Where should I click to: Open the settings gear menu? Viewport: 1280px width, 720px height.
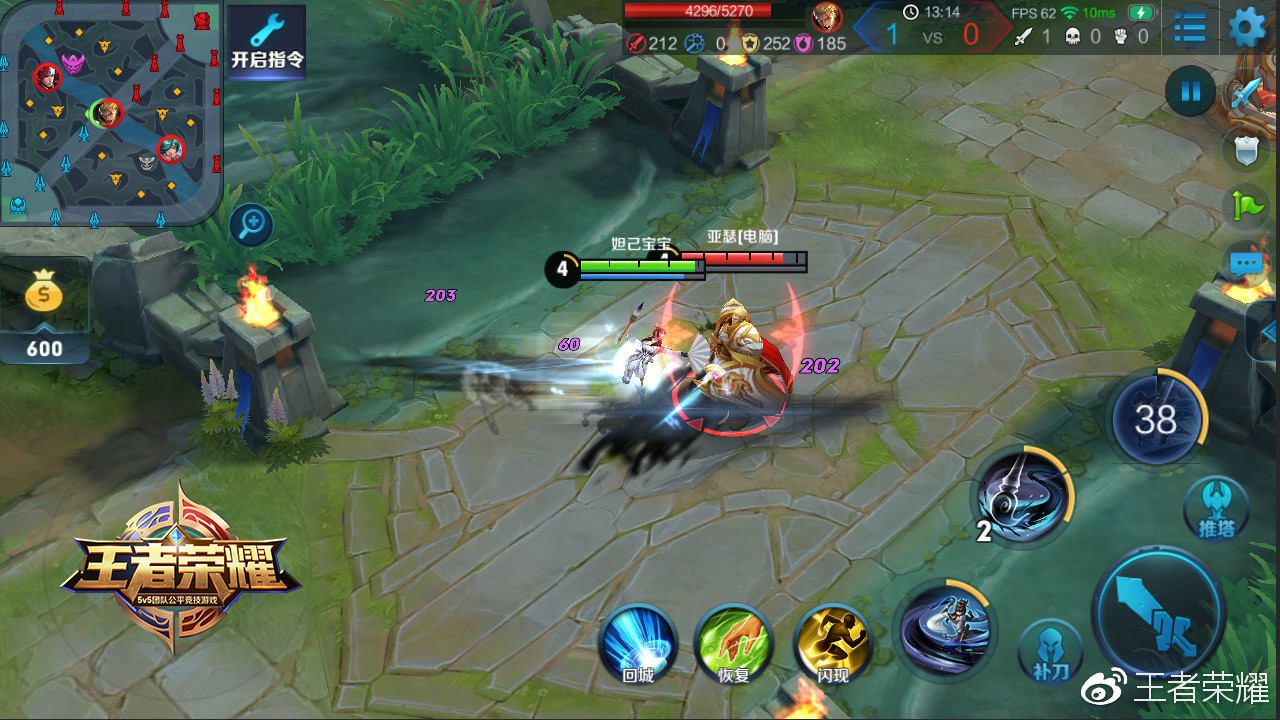1246,27
